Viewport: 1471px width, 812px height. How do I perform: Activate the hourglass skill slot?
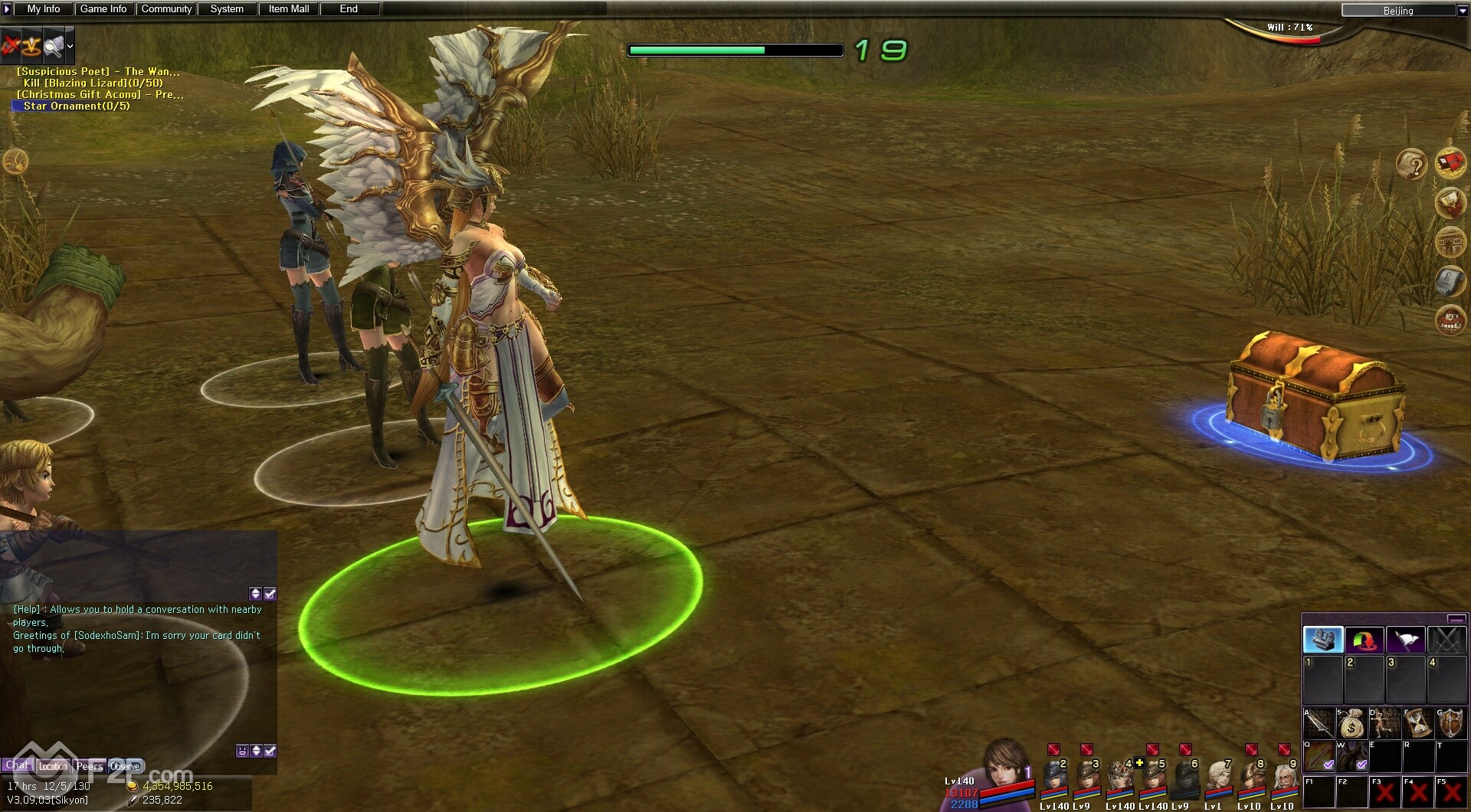[x=1417, y=723]
